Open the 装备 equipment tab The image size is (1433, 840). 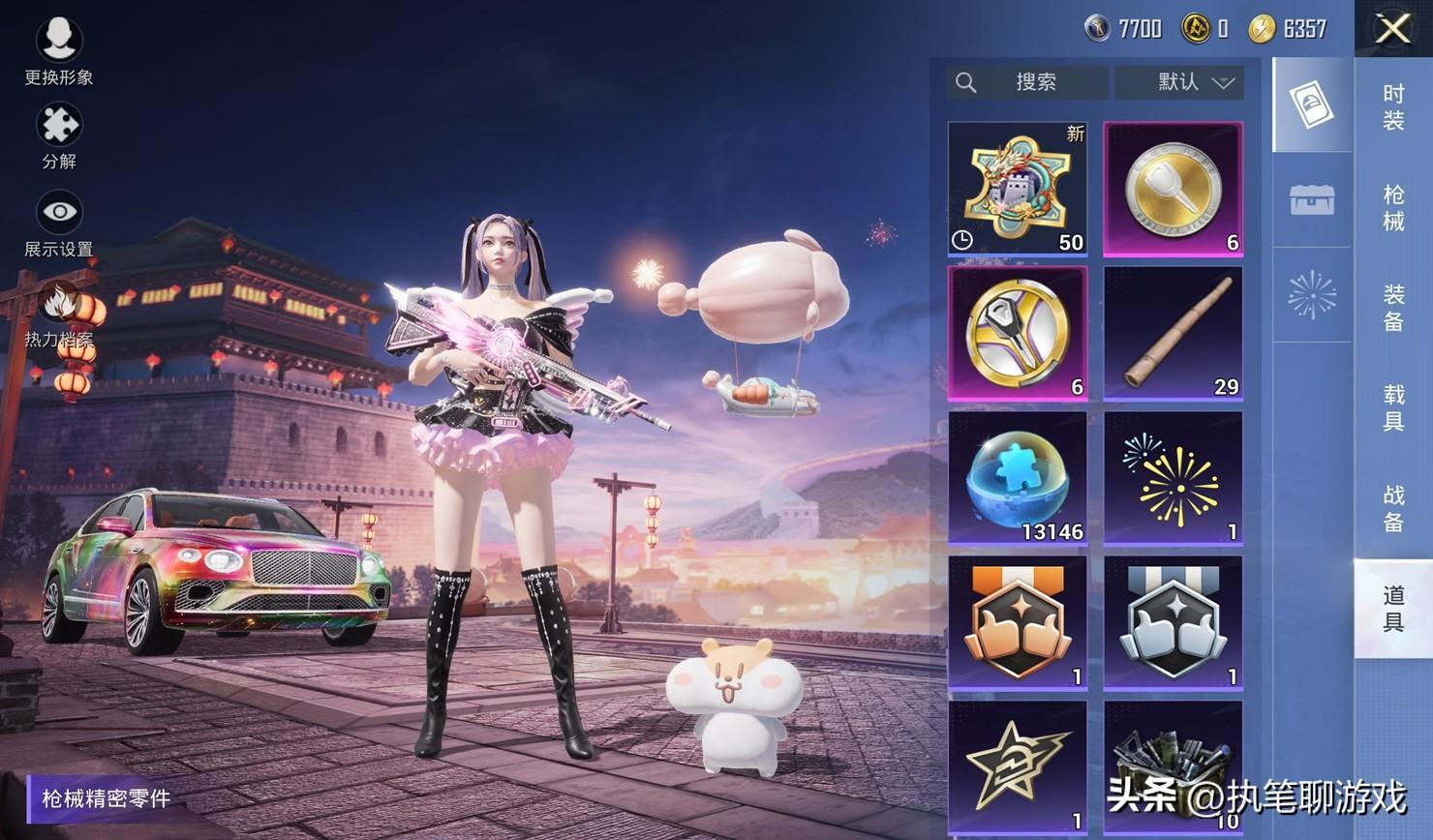click(x=1392, y=308)
